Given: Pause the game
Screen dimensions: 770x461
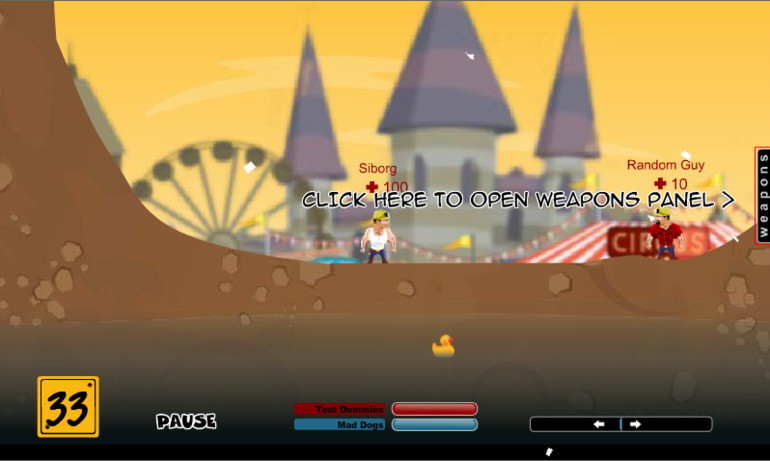Looking at the screenshot, I should [x=186, y=422].
